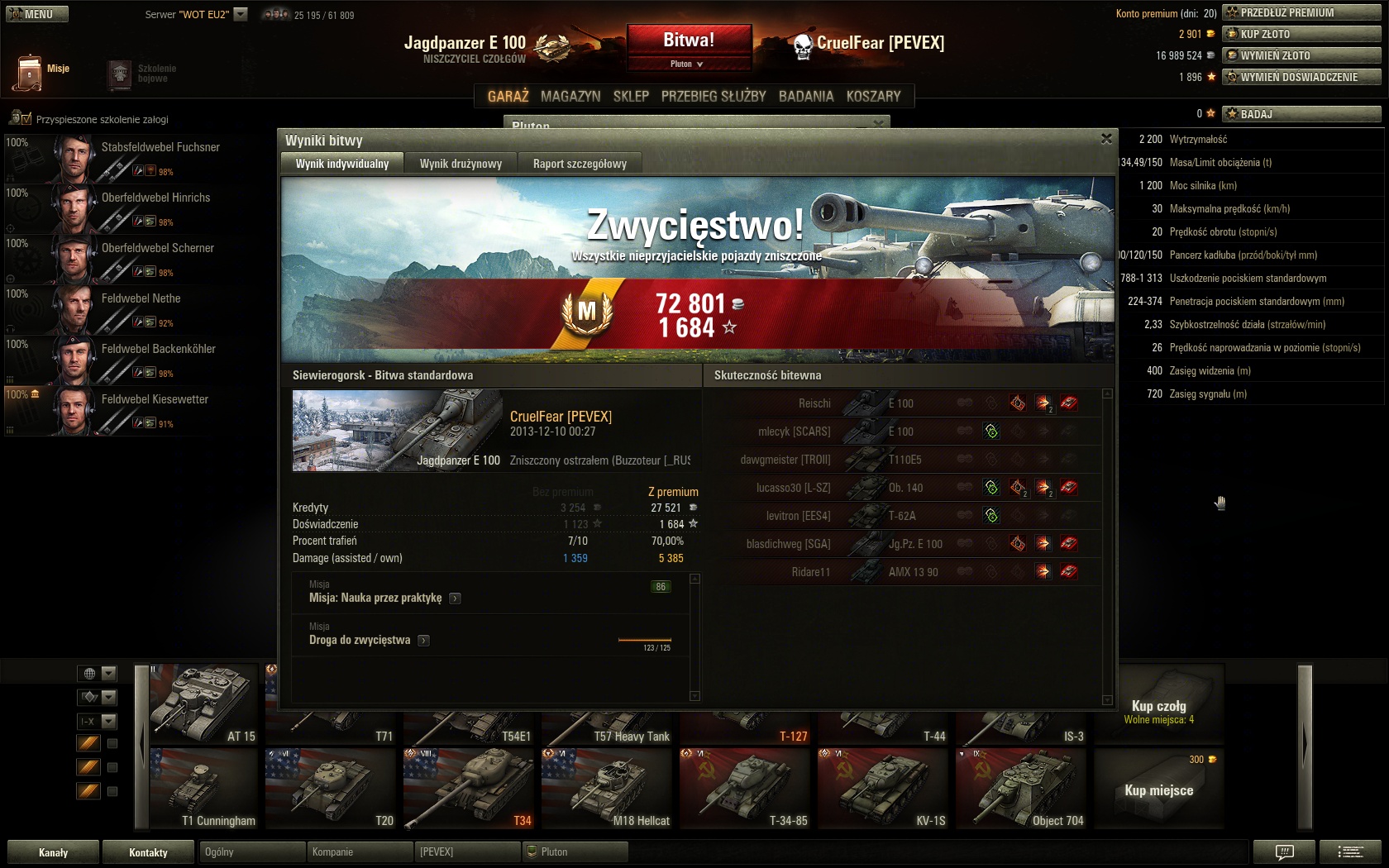The image size is (1389, 868).
Task: Open the Misje missions icon
Action: point(29,72)
